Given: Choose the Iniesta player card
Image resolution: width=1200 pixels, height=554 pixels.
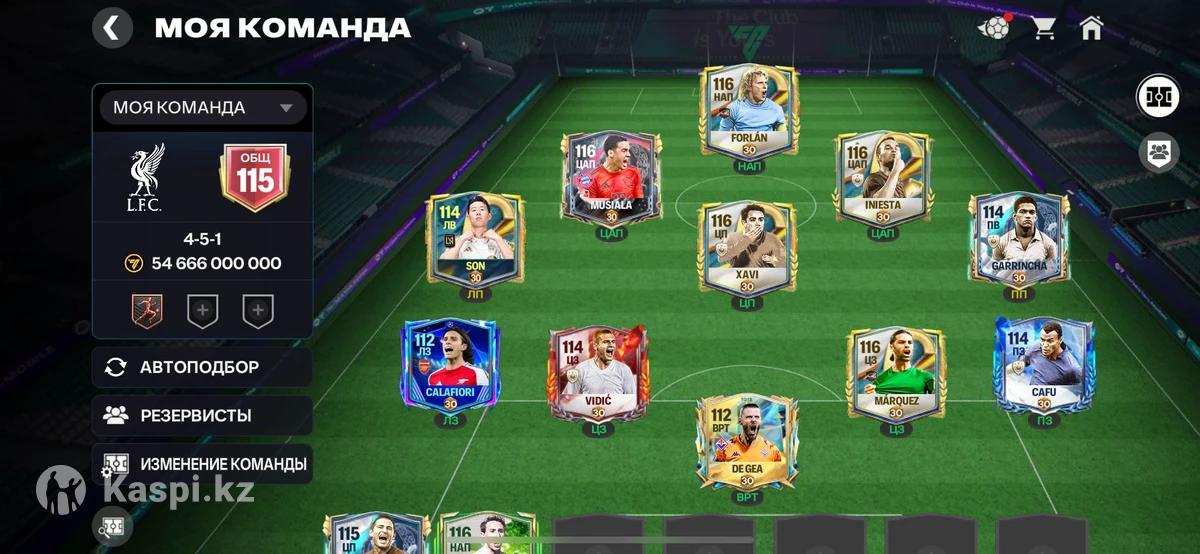Looking at the screenshot, I should tap(883, 180).
